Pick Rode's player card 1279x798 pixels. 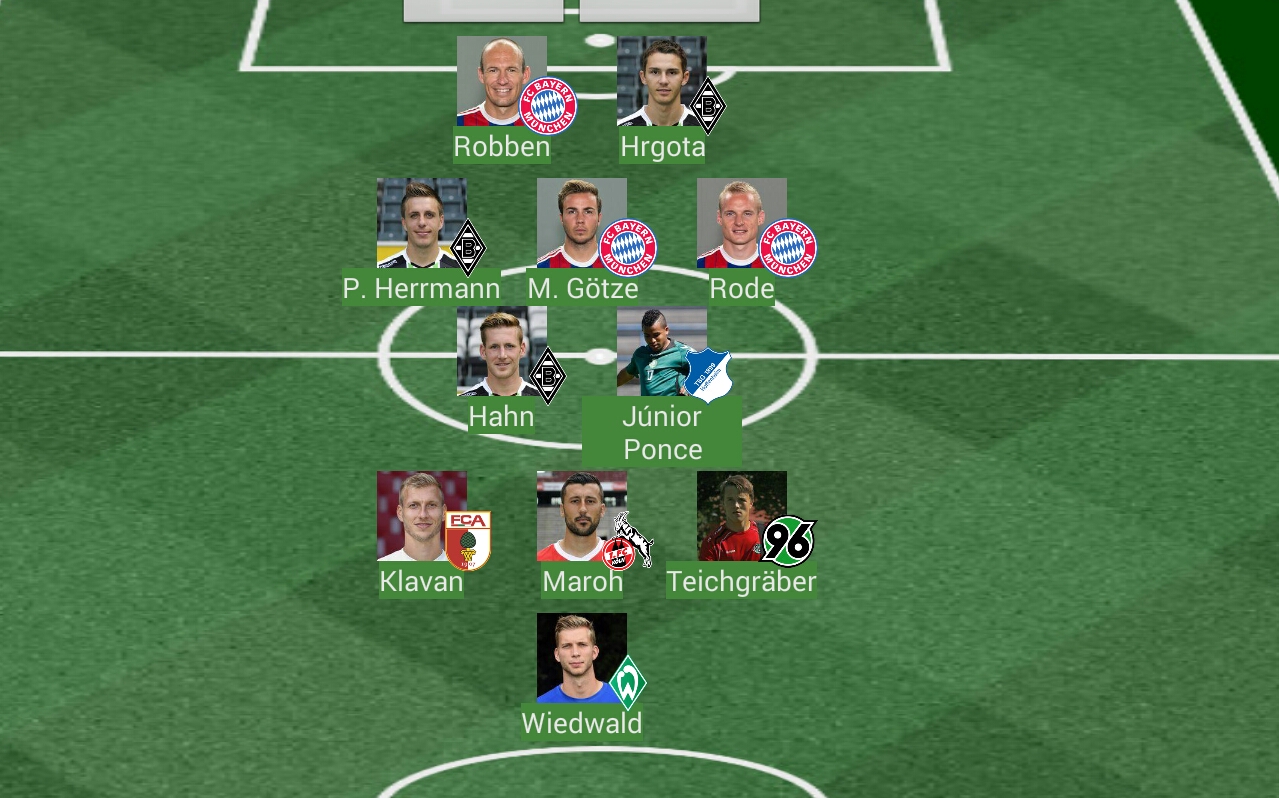point(742,224)
